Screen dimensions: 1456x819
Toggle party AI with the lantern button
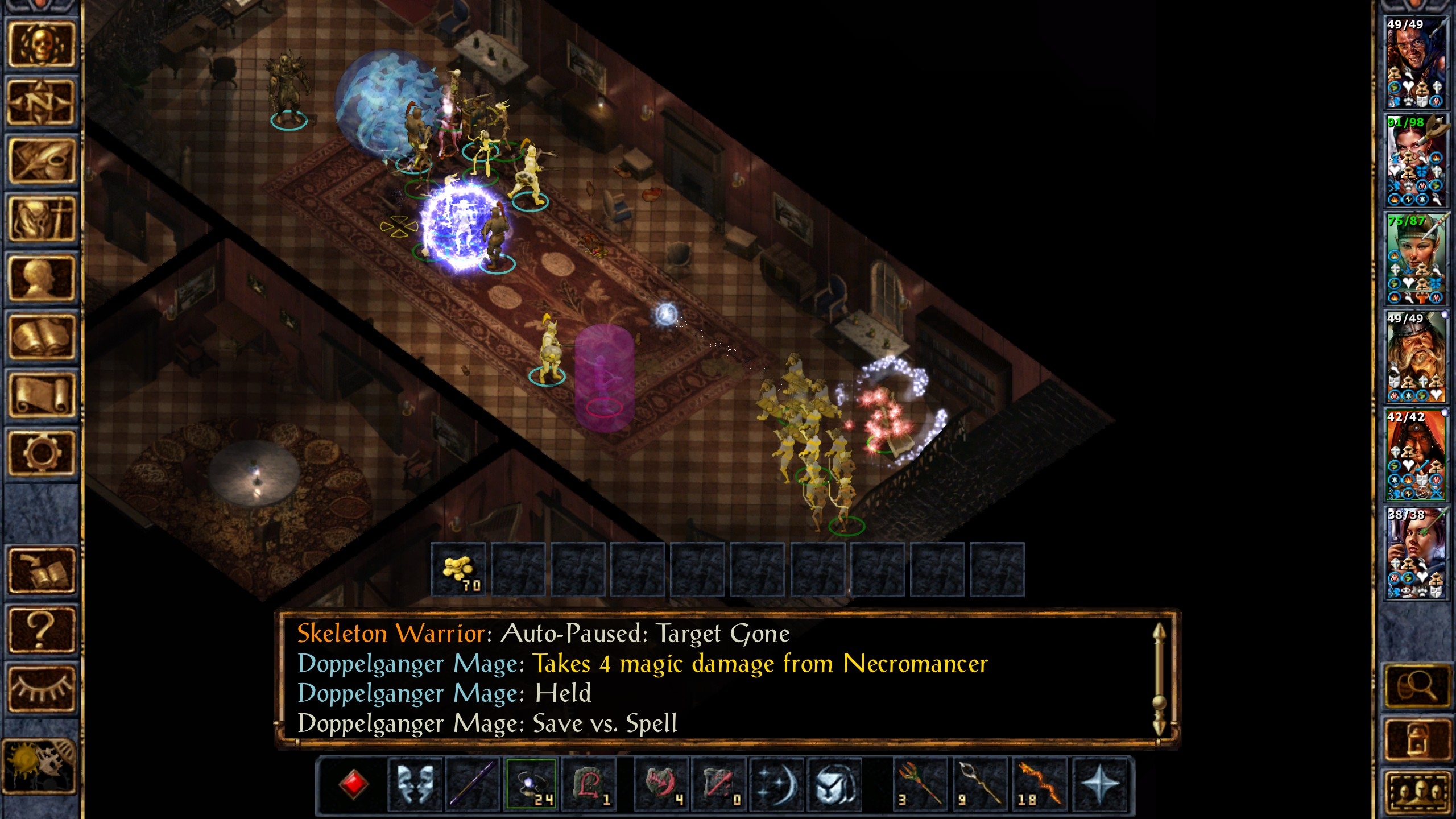click(1416, 738)
